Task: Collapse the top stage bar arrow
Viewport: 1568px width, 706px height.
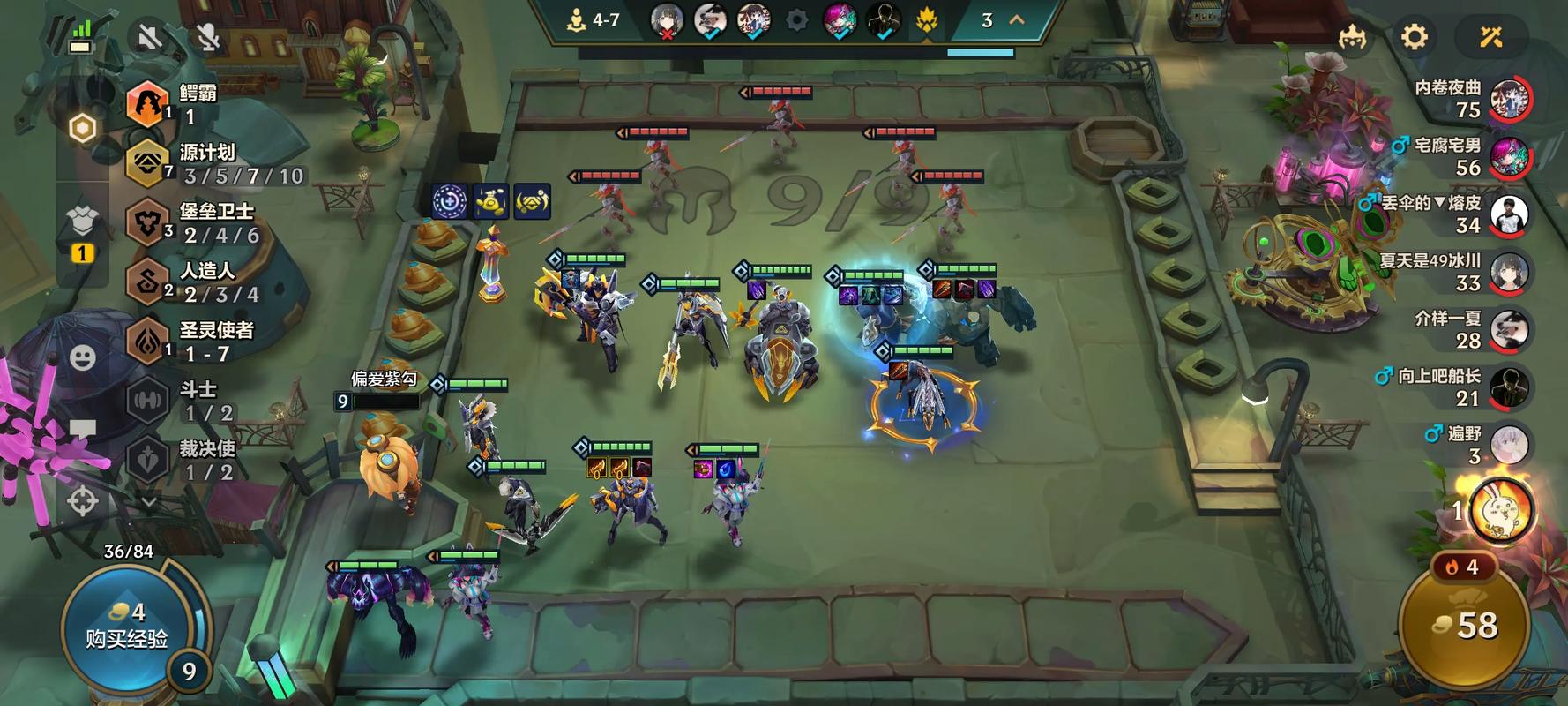Action: point(1016,19)
